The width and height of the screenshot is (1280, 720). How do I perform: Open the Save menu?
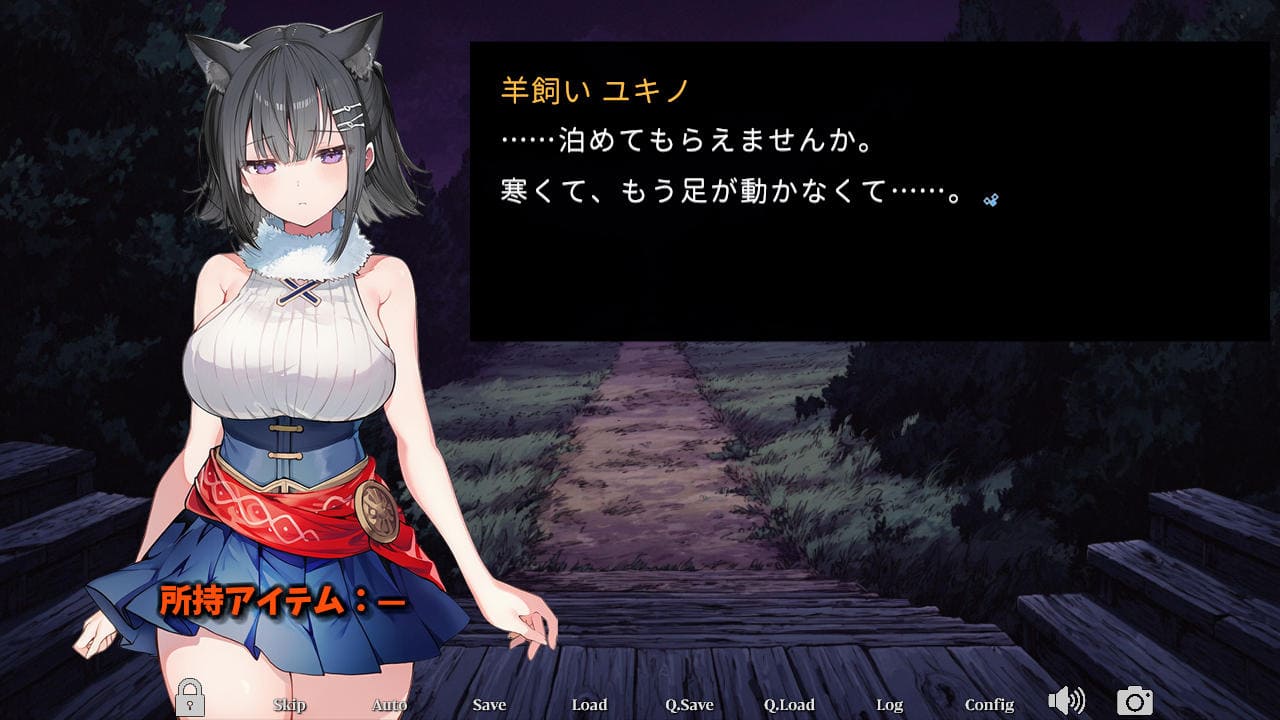click(489, 704)
